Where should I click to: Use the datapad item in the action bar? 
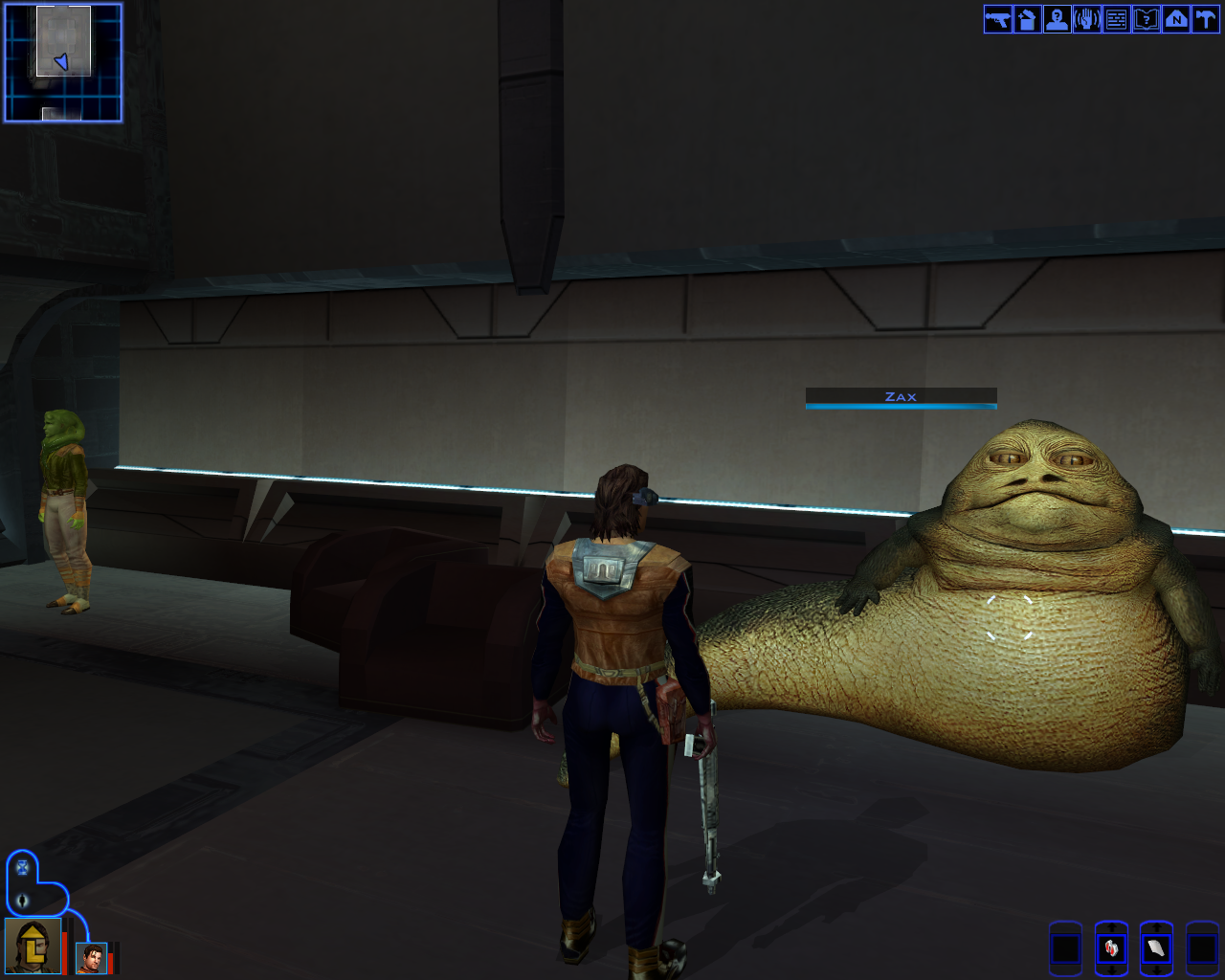tap(1156, 948)
